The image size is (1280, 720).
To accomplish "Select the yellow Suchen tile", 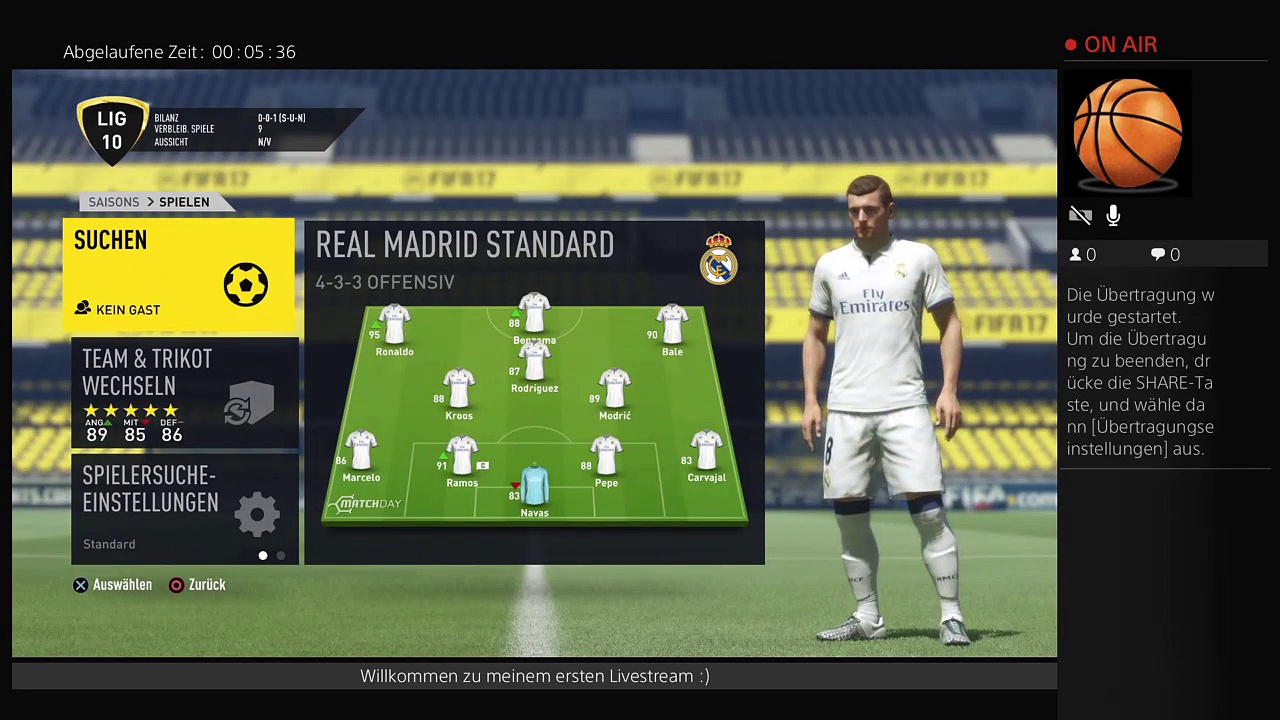I will (x=180, y=275).
